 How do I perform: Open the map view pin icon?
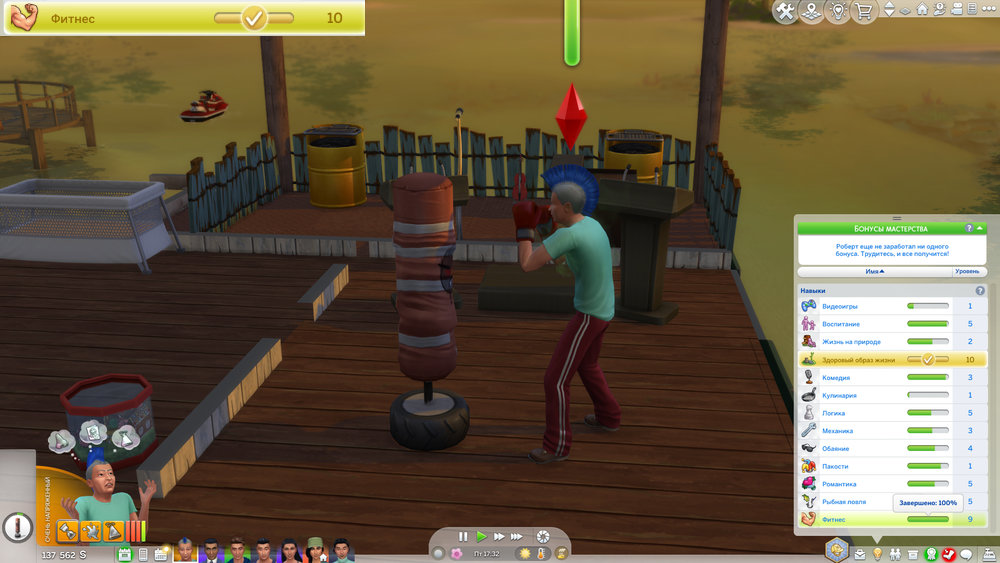click(x=811, y=11)
